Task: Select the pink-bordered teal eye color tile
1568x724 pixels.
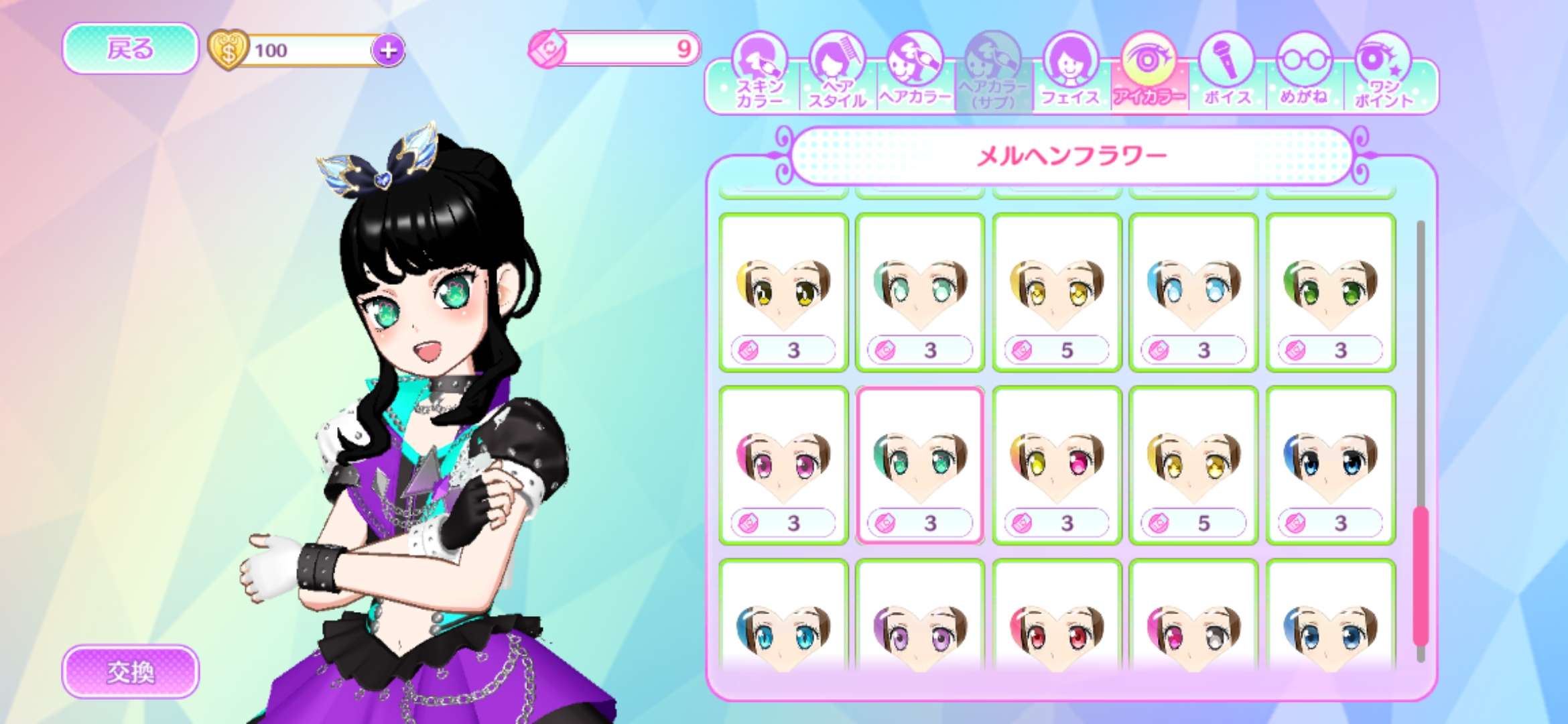Action: tap(920, 465)
